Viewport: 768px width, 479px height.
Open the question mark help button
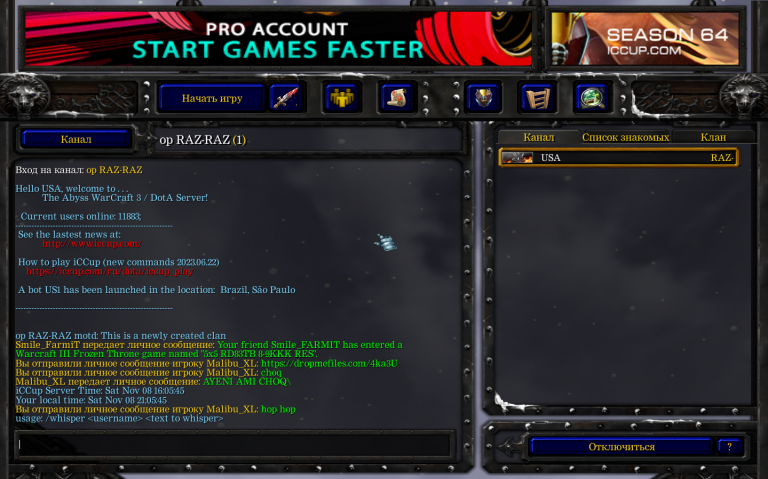(x=730, y=446)
